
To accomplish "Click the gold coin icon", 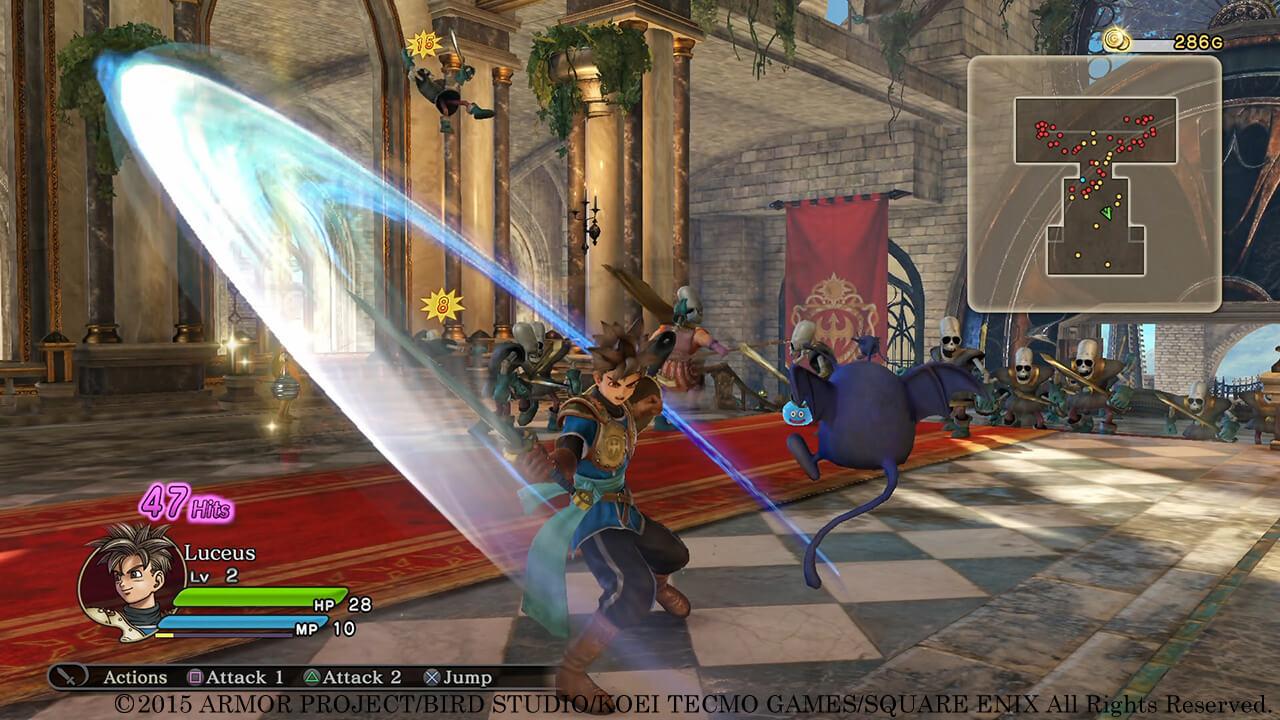I will pyautogui.click(x=1116, y=41).
